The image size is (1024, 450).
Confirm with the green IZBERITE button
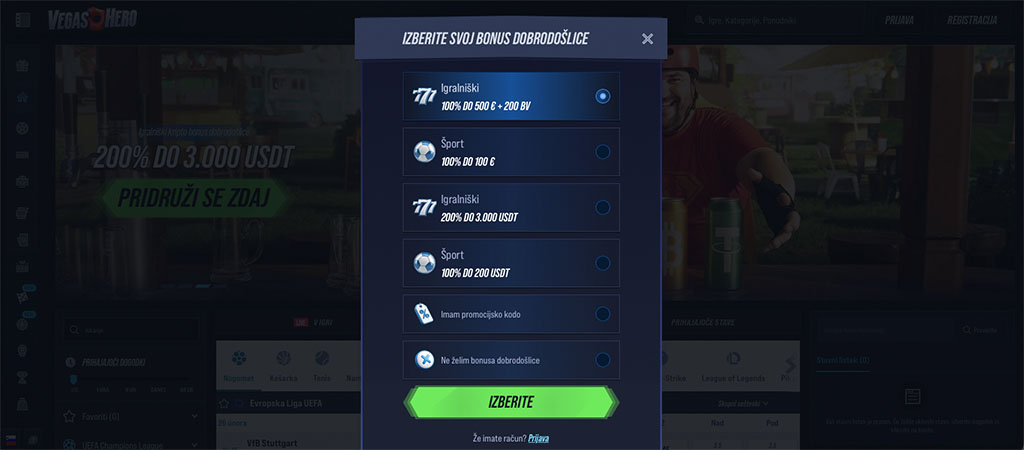[x=511, y=403]
